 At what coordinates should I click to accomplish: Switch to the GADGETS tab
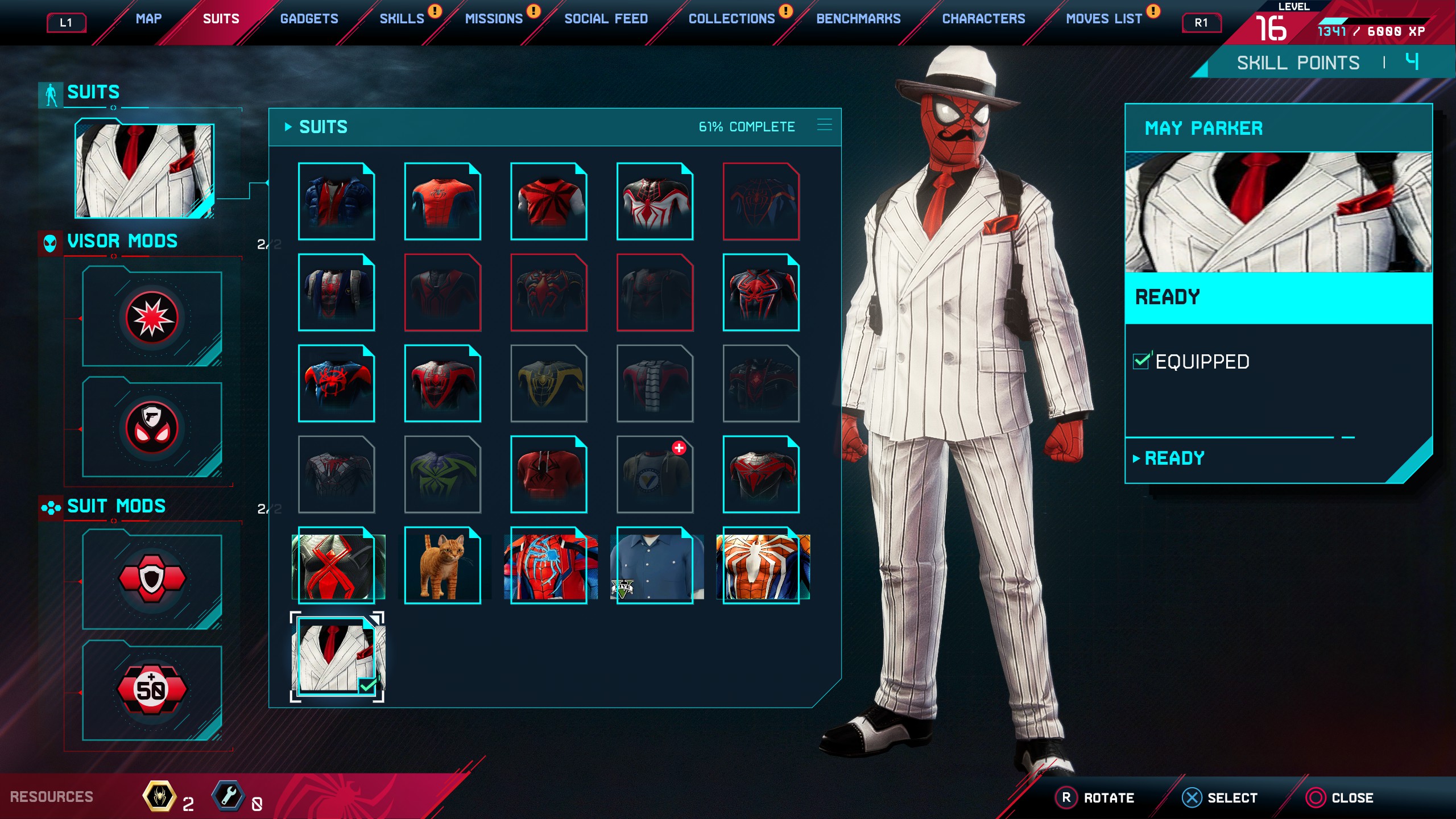(x=309, y=18)
